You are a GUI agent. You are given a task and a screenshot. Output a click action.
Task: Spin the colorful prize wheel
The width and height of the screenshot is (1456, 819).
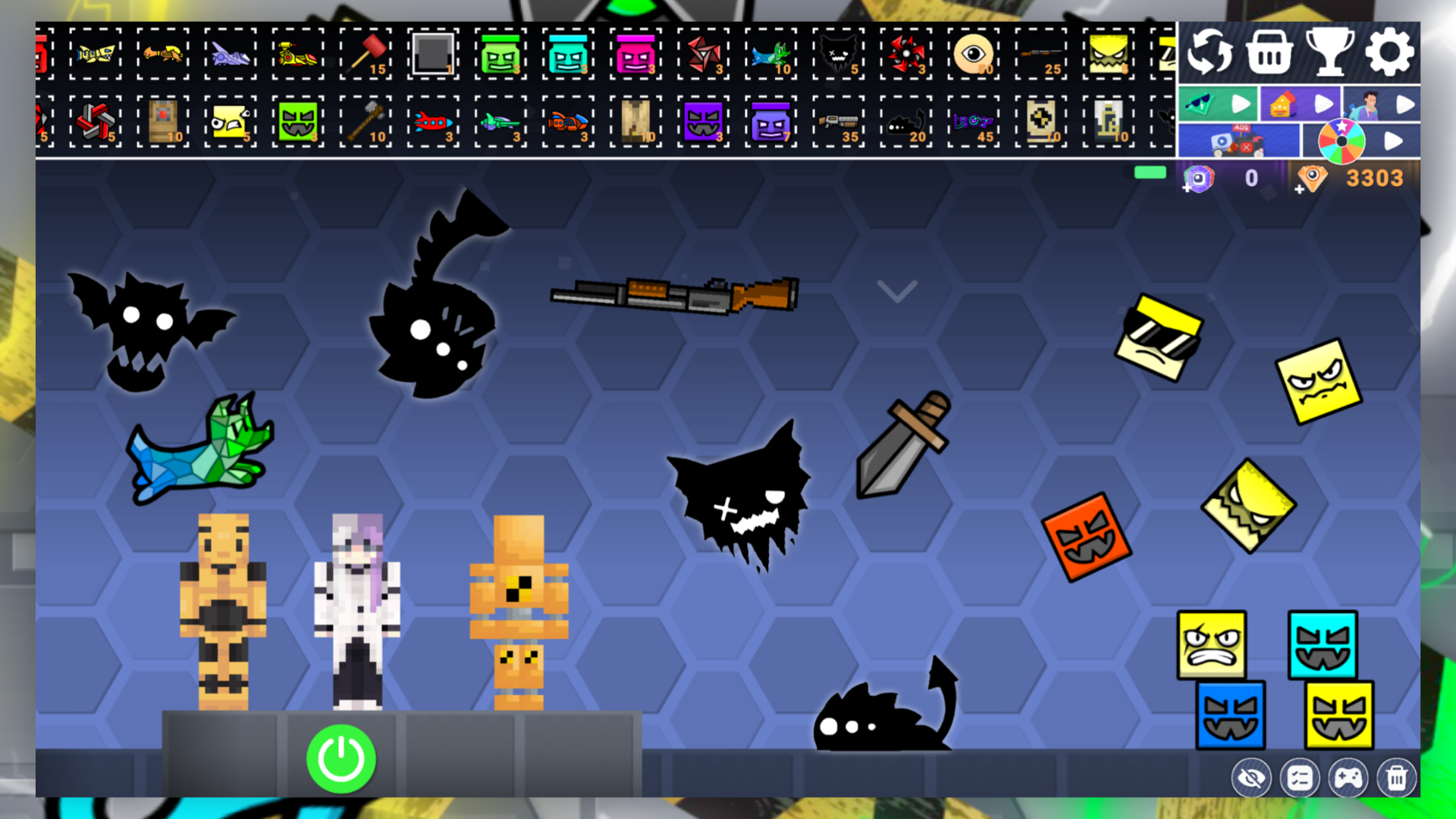pyautogui.click(x=1342, y=140)
